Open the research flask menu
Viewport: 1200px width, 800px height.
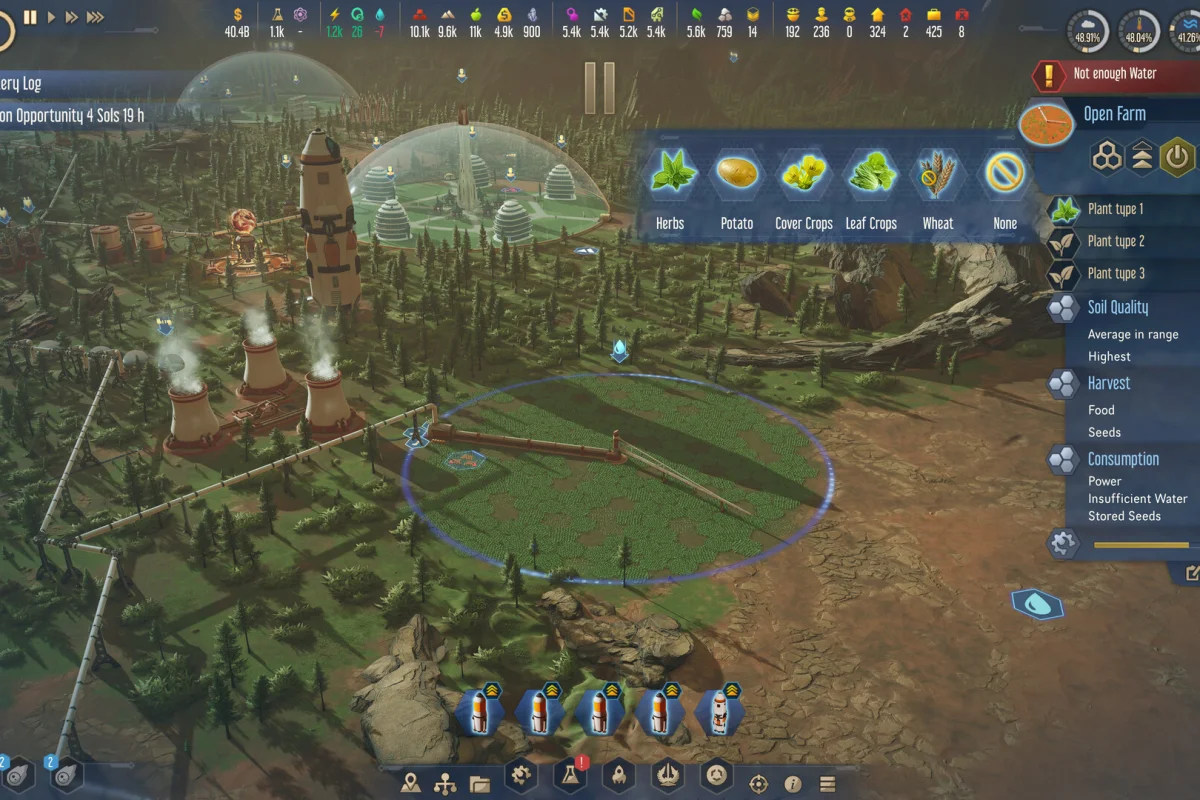tap(571, 776)
